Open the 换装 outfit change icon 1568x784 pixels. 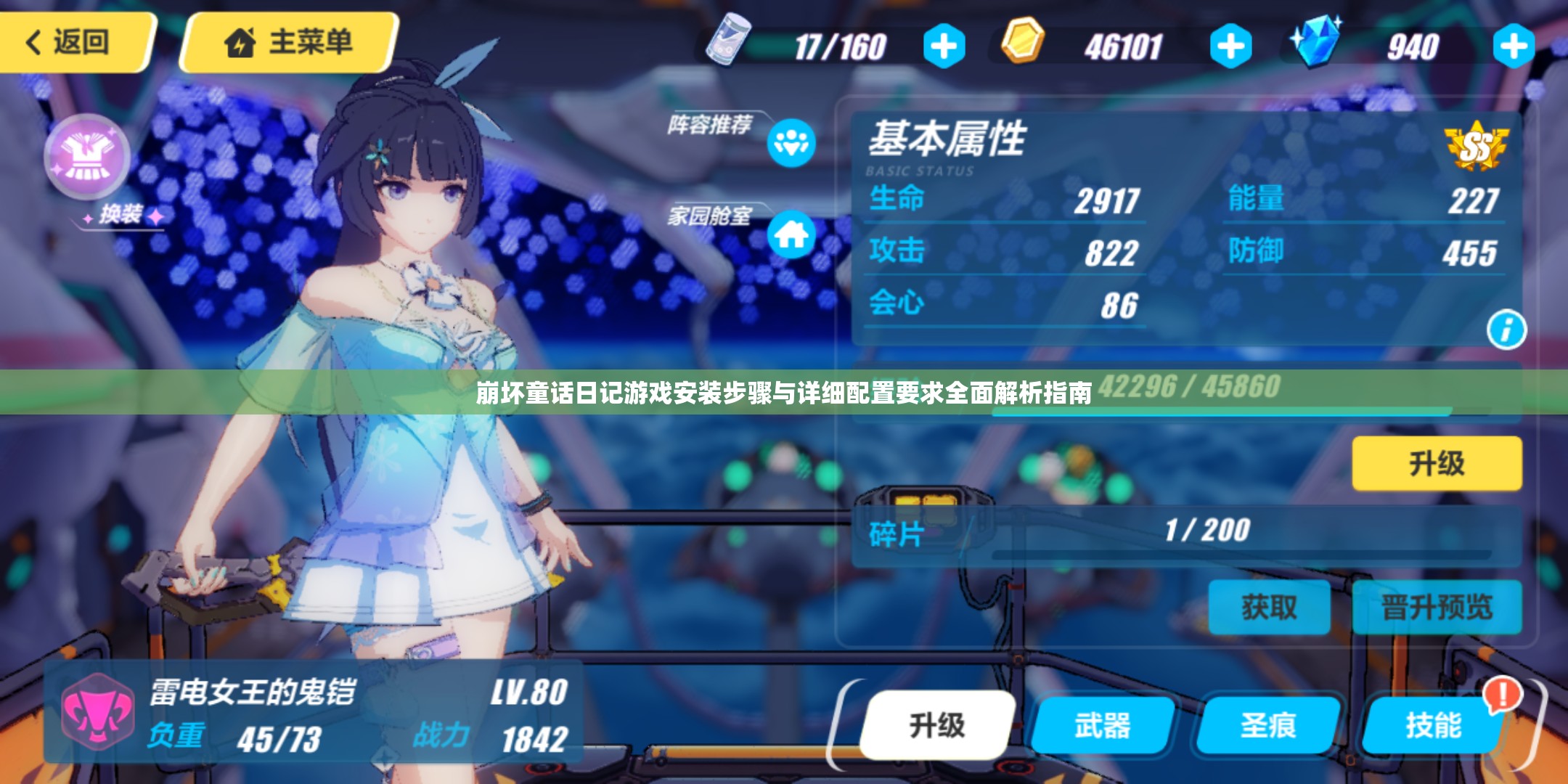(x=87, y=157)
